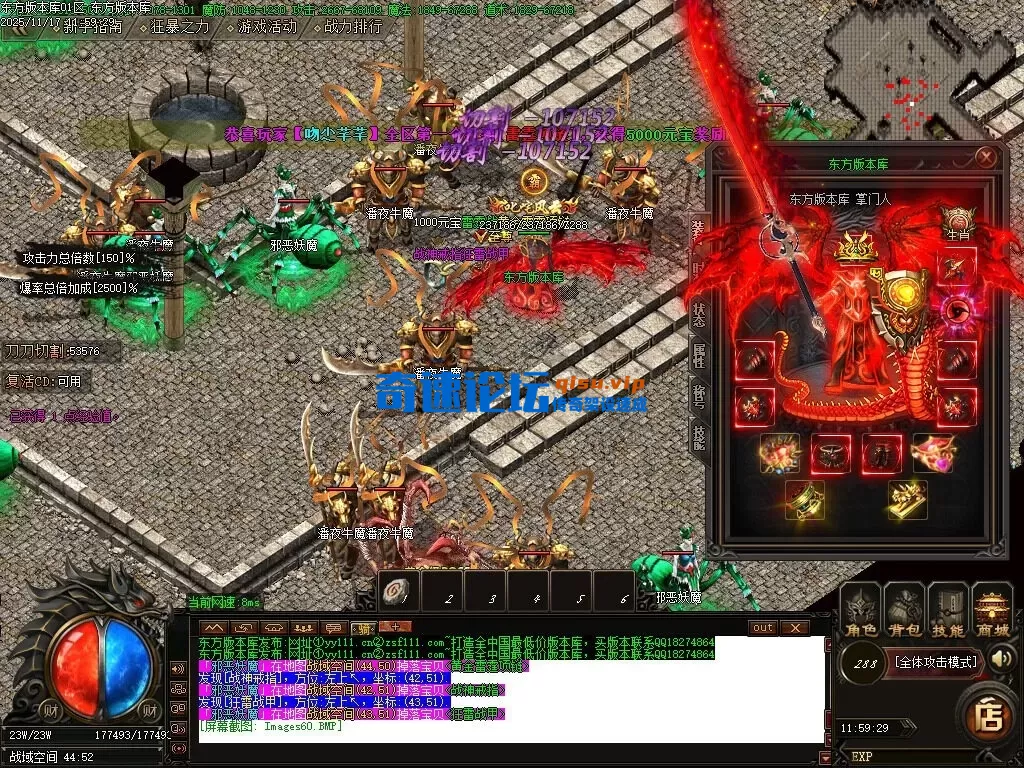Click the chat window out button
This screenshot has height=768, width=1024.
763,627
